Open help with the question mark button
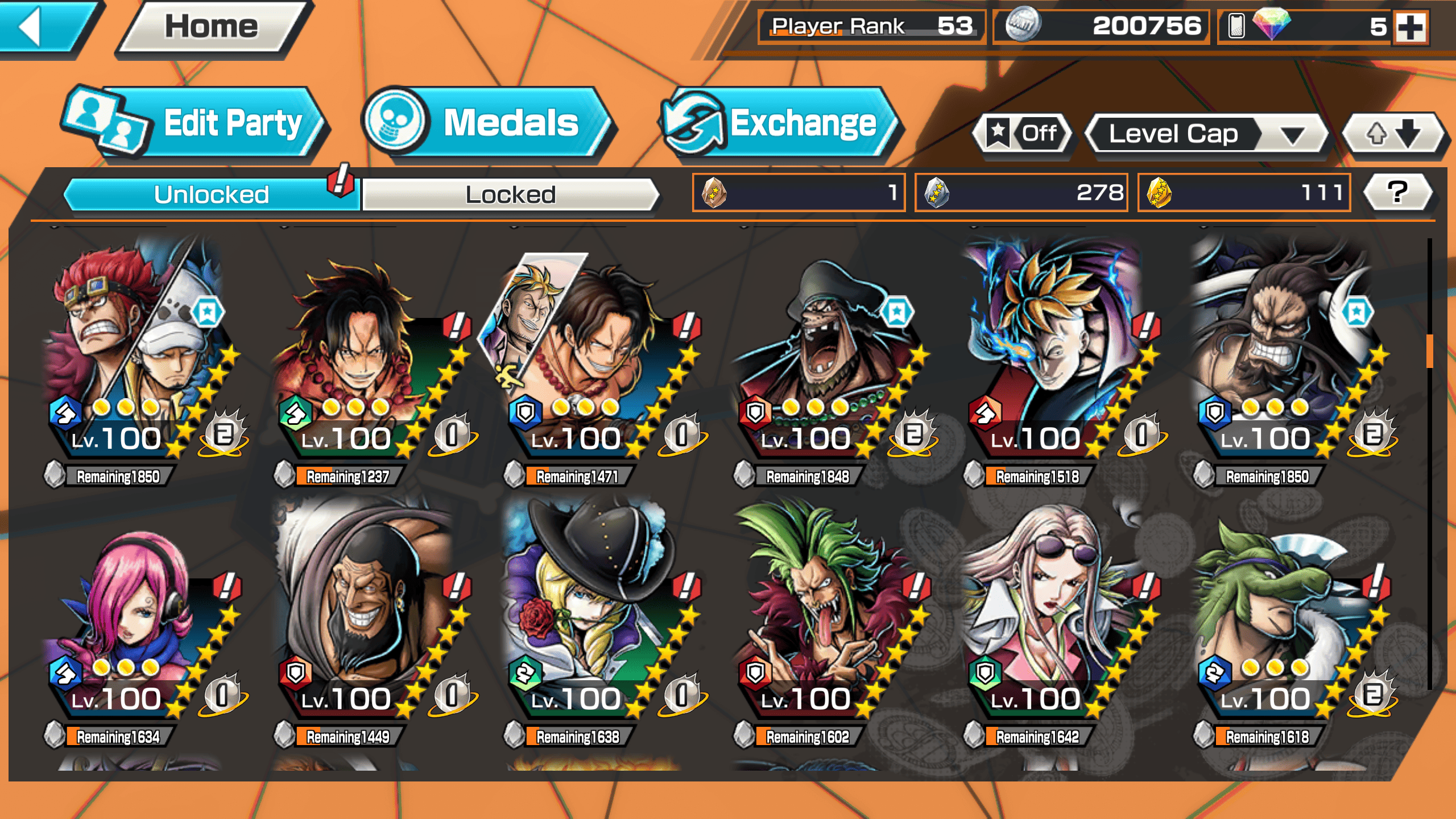Viewport: 1456px width, 819px height. [1397, 192]
